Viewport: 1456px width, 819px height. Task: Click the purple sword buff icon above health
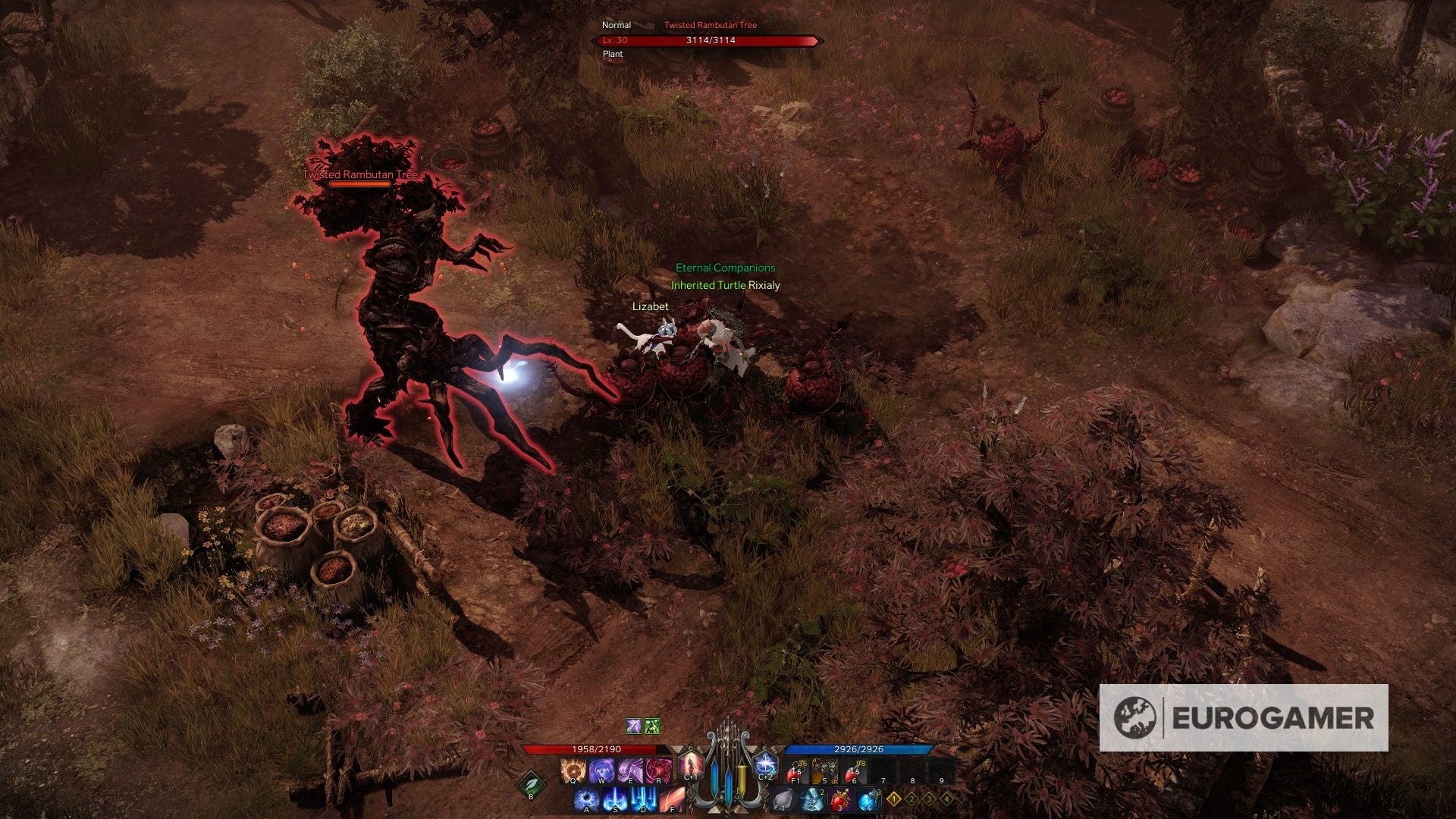634,726
